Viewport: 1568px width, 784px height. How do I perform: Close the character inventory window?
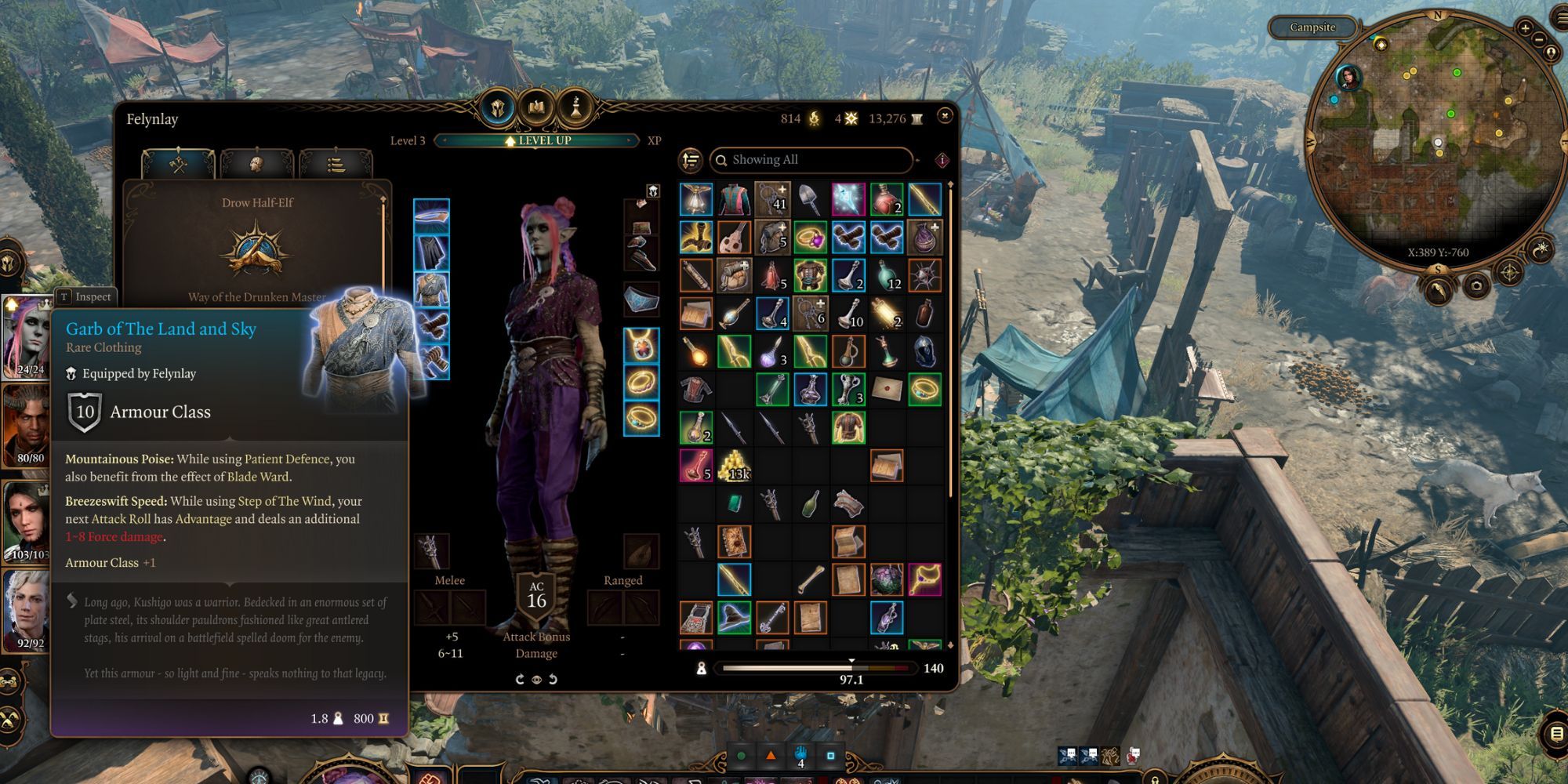coord(945,115)
